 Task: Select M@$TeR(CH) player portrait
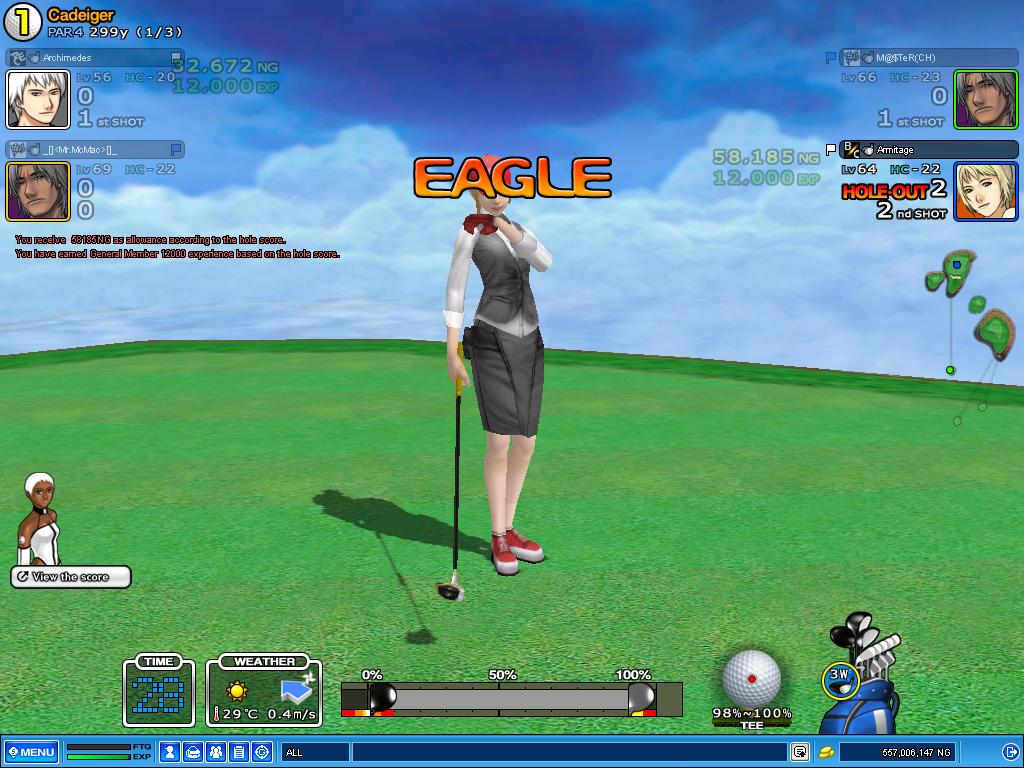pos(986,99)
